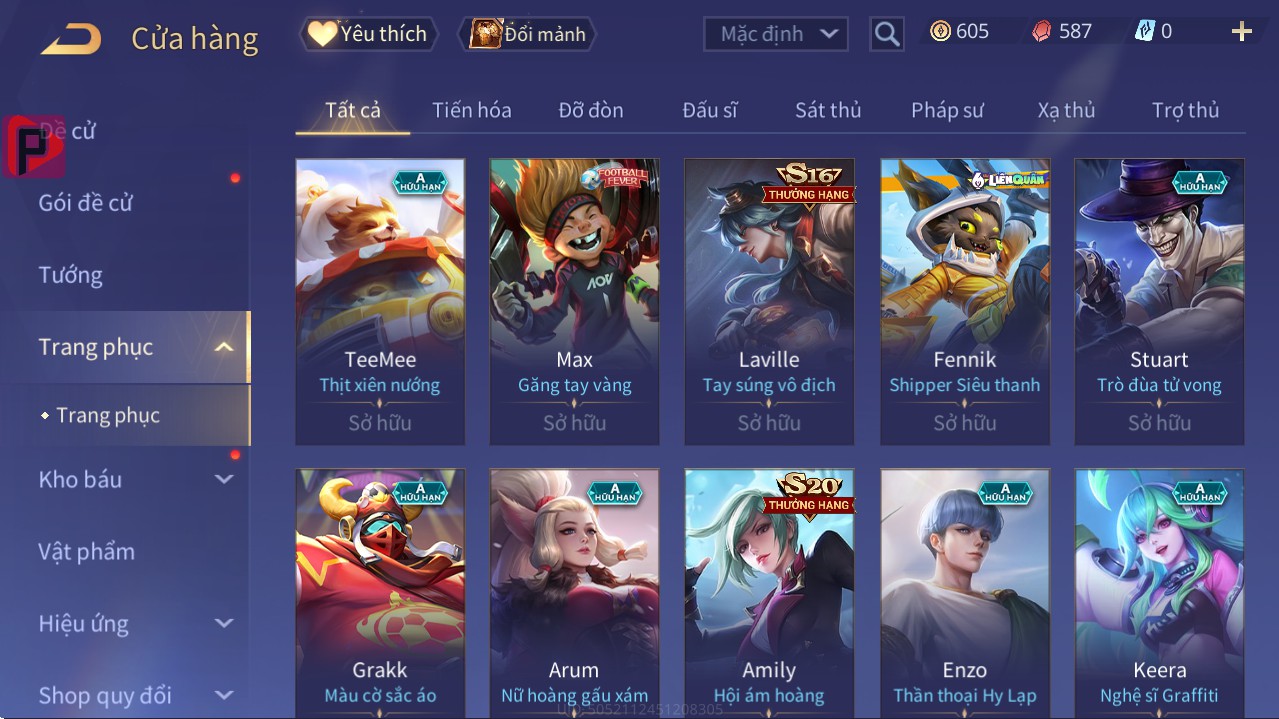1279x719 pixels.
Task: Expand the Mặc định sort dropdown
Action: pyautogui.click(x=776, y=34)
